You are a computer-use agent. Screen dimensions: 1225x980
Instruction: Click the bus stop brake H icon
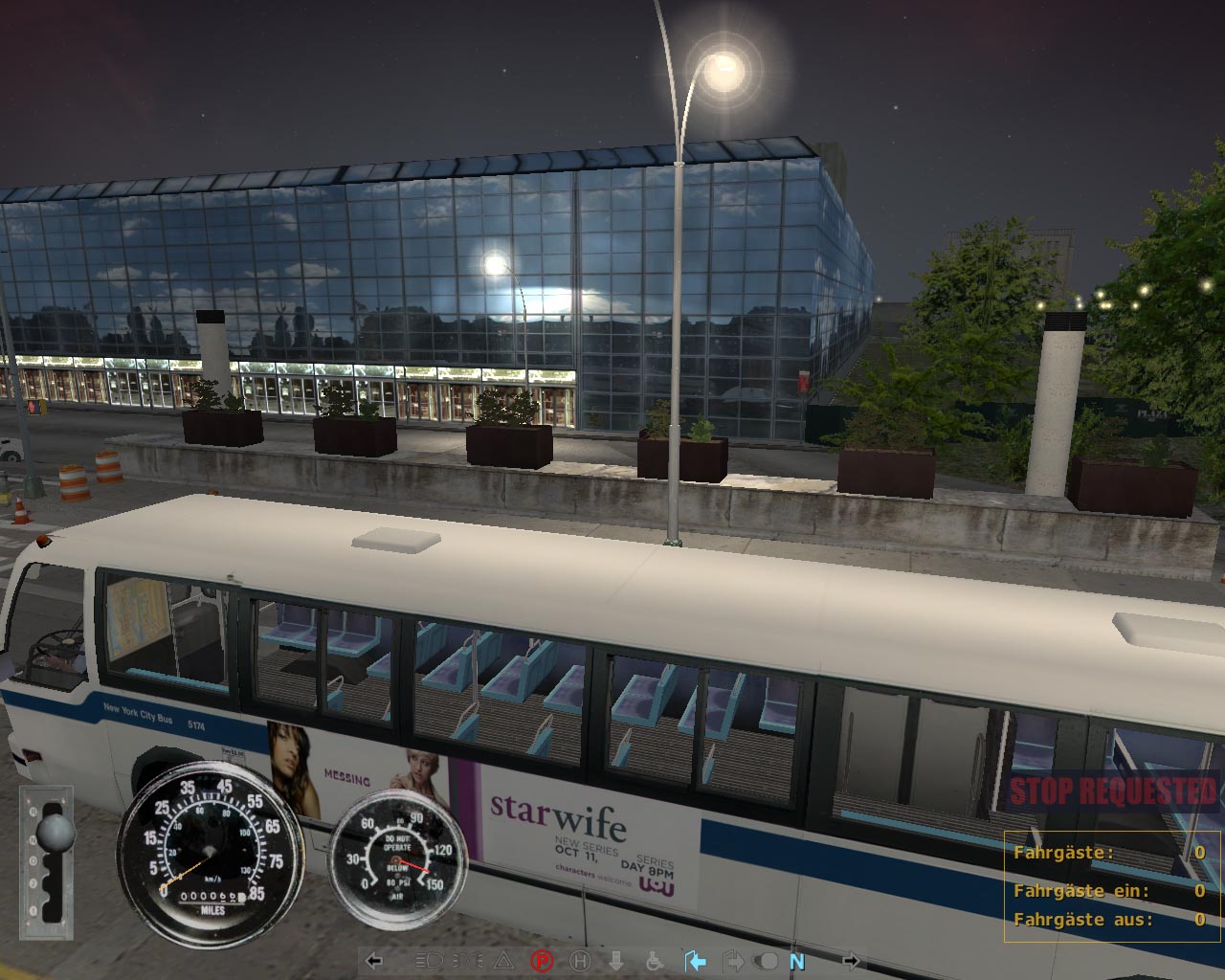pyautogui.click(x=580, y=961)
